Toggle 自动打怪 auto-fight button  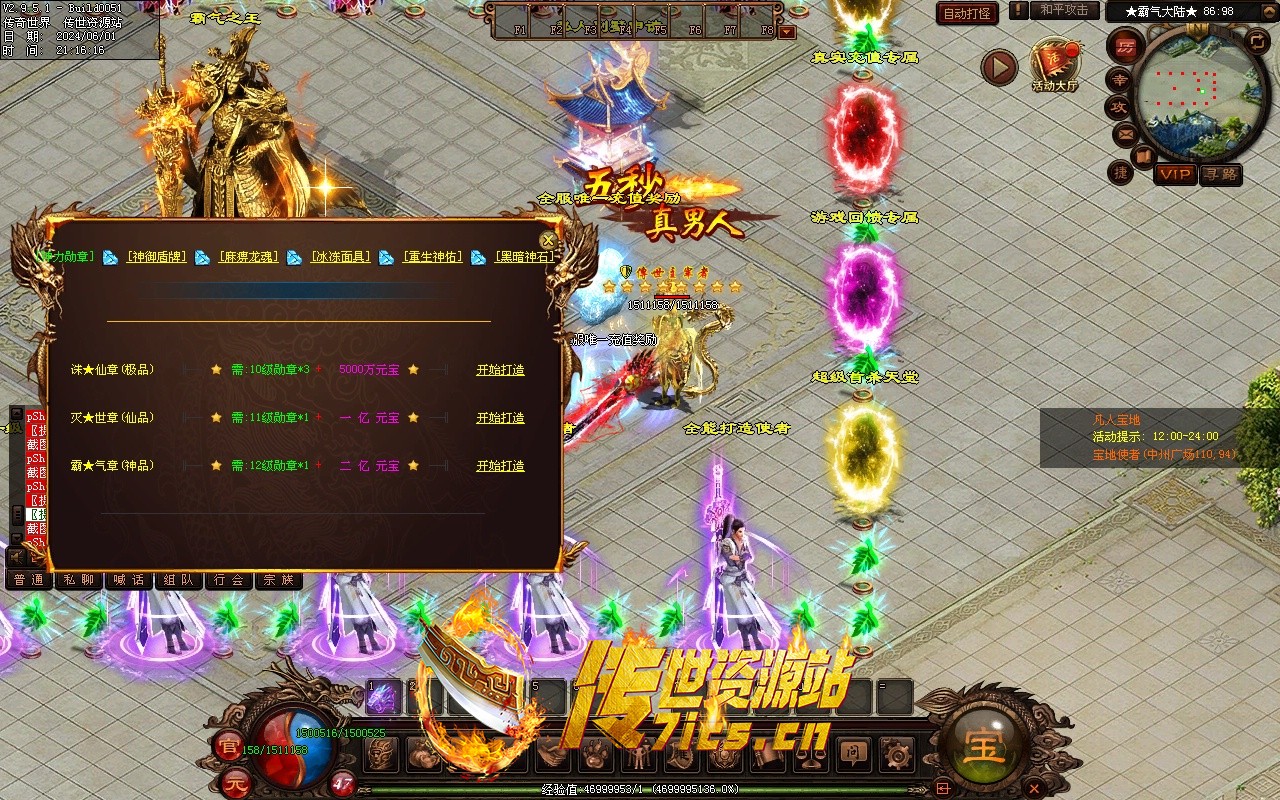(x=967, y=13)
